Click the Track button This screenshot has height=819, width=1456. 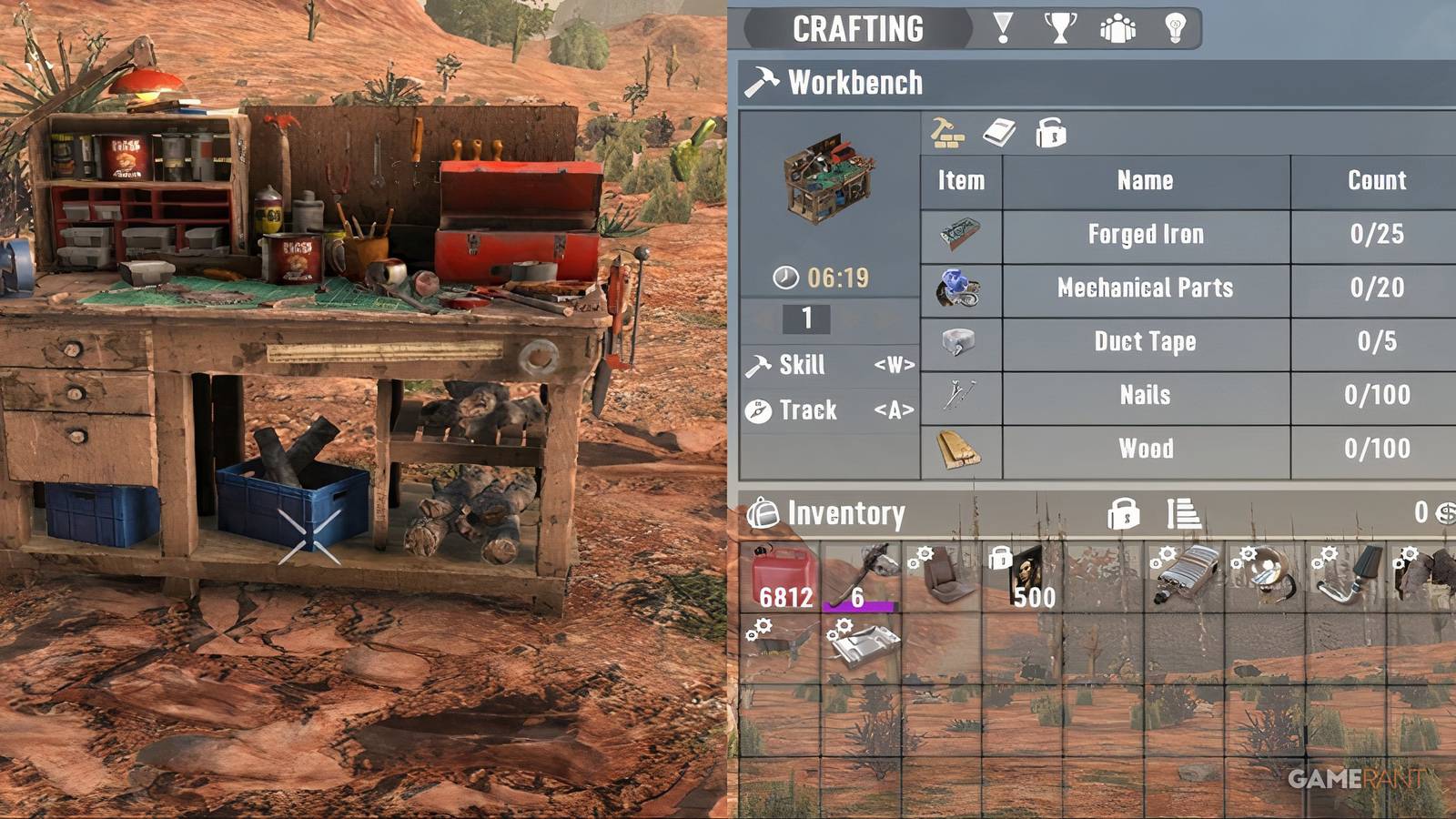pyautogui.click(x=808, y=410)
